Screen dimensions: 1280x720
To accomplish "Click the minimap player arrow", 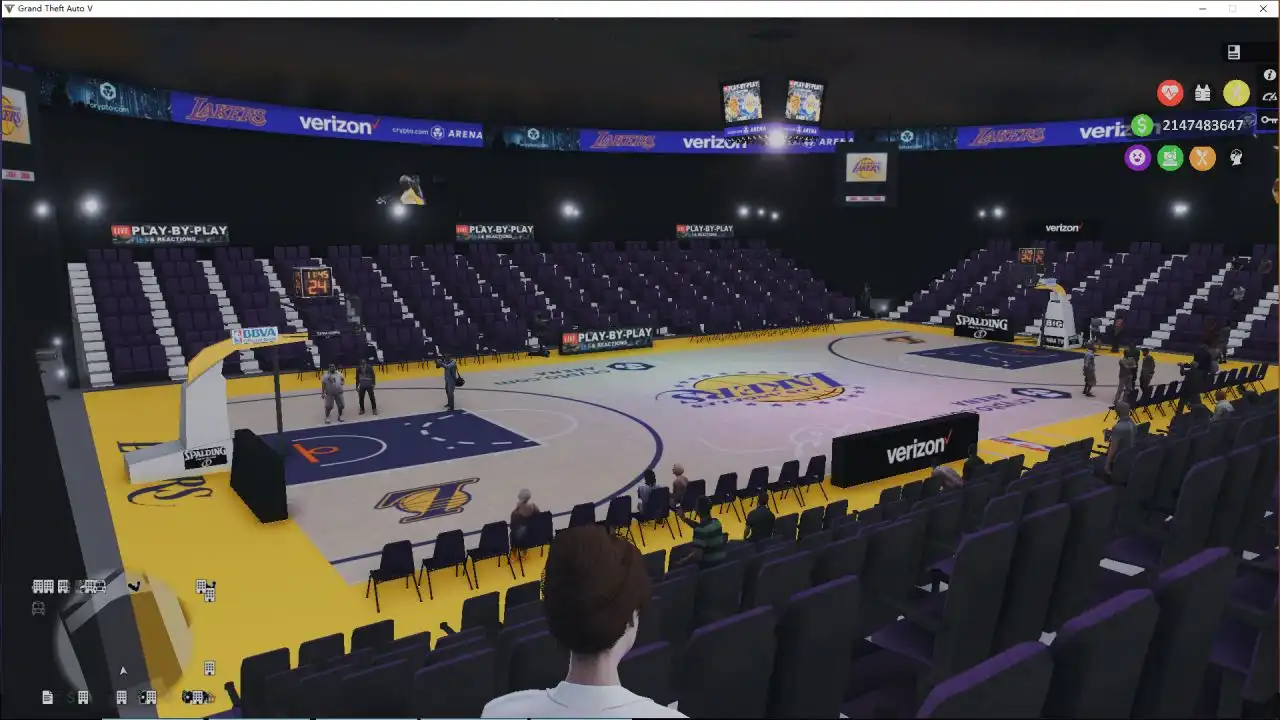I will click(123, 671).
